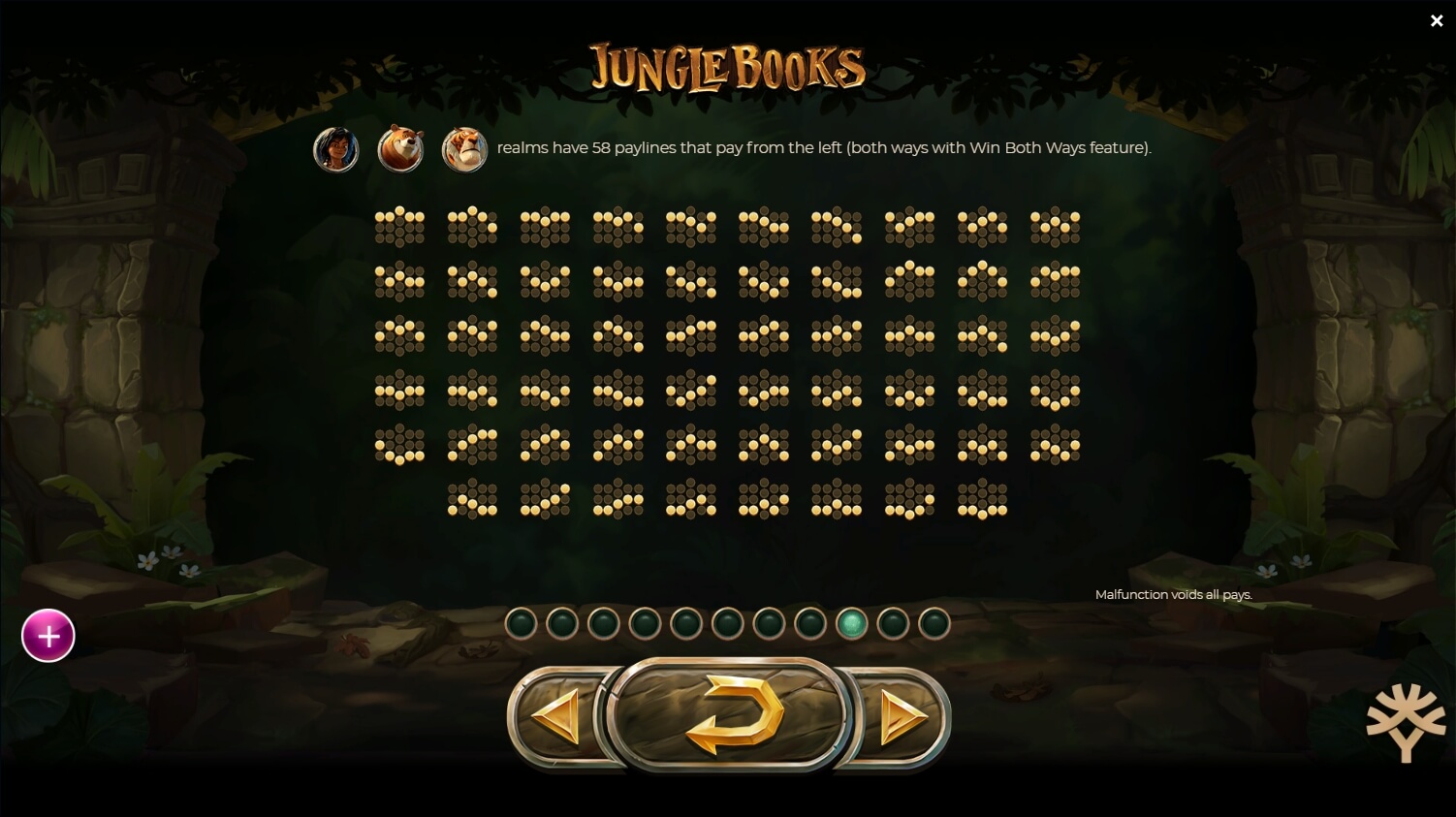Click the pink plus button

47,635
